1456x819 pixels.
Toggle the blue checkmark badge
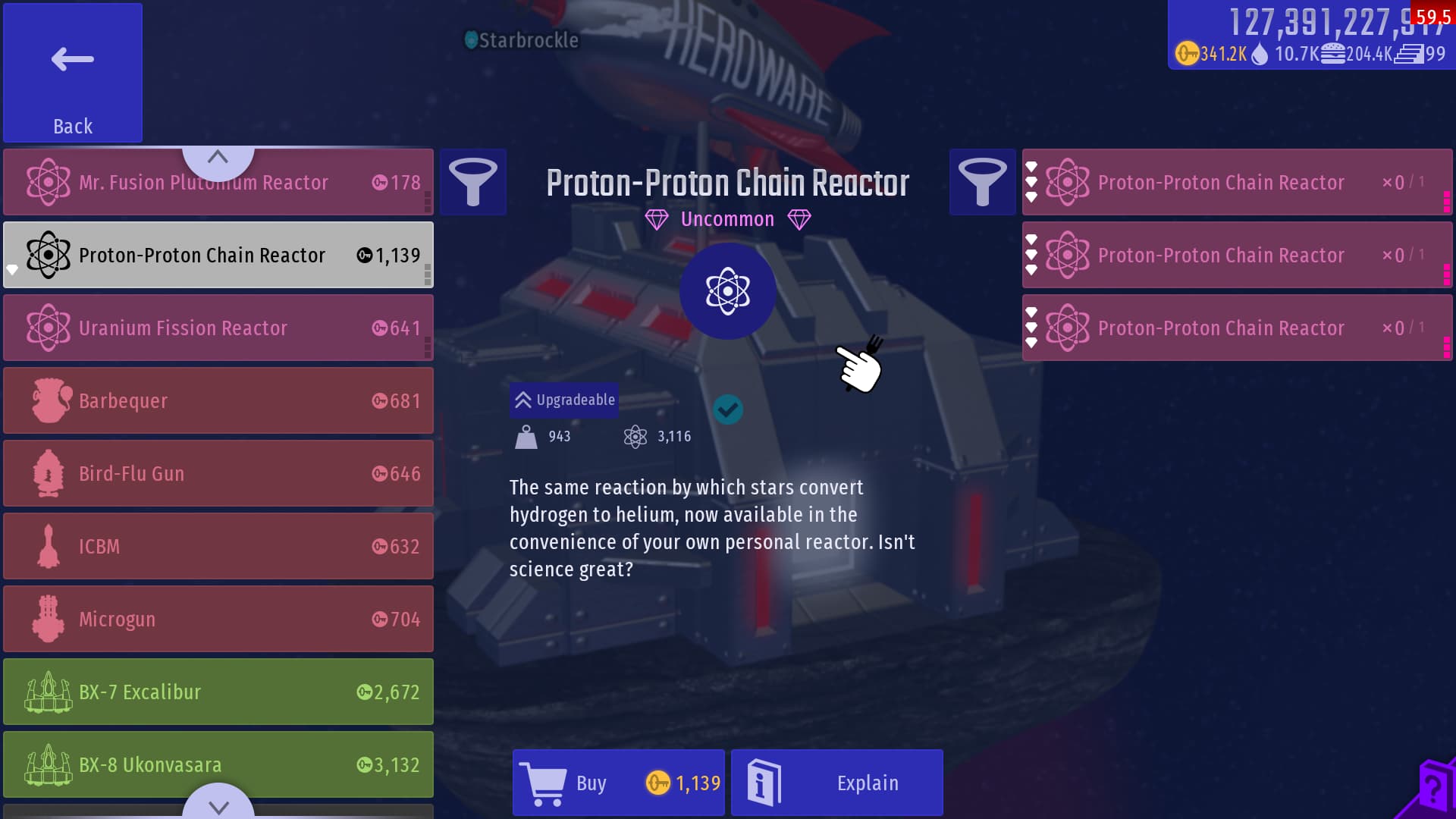point(728,409)
